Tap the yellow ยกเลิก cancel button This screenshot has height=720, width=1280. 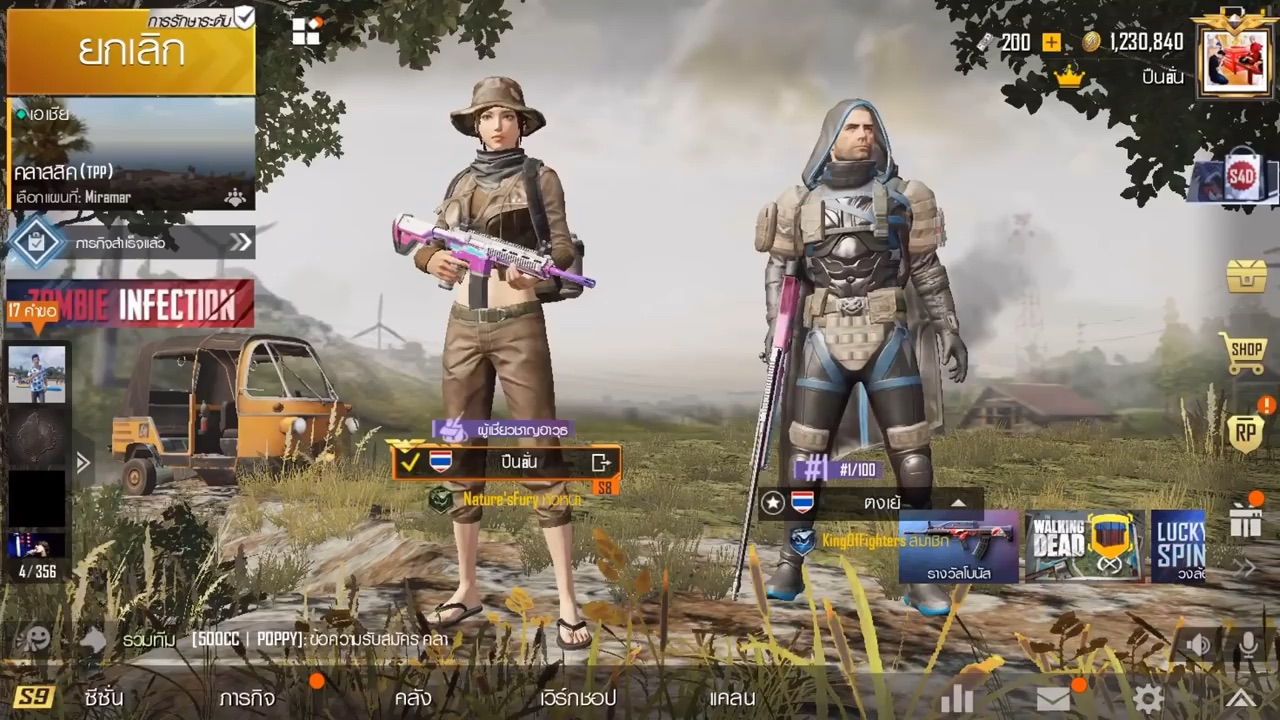pos(131,52)
